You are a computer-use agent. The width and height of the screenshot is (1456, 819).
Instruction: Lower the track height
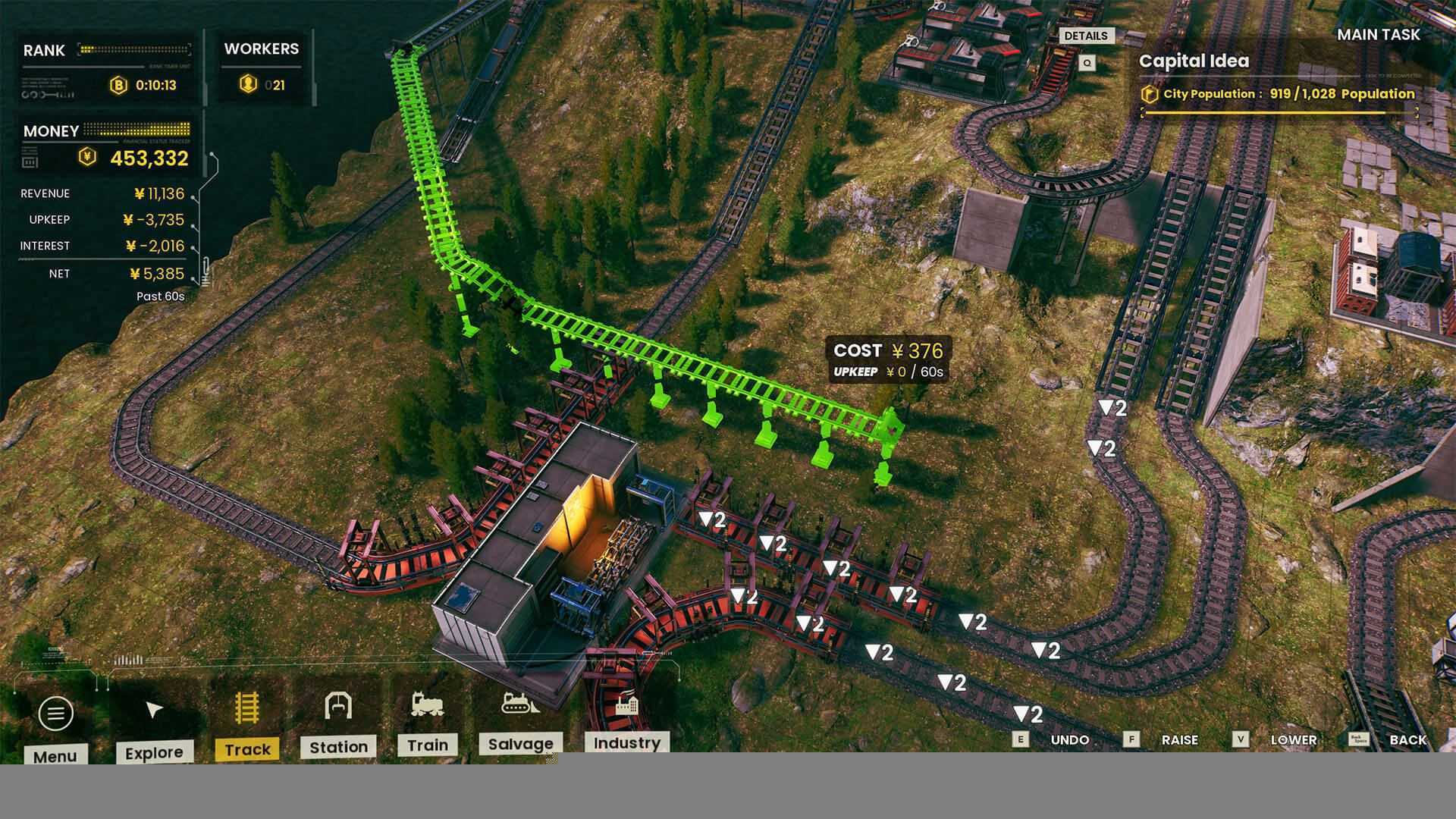tap(1293, 739)
